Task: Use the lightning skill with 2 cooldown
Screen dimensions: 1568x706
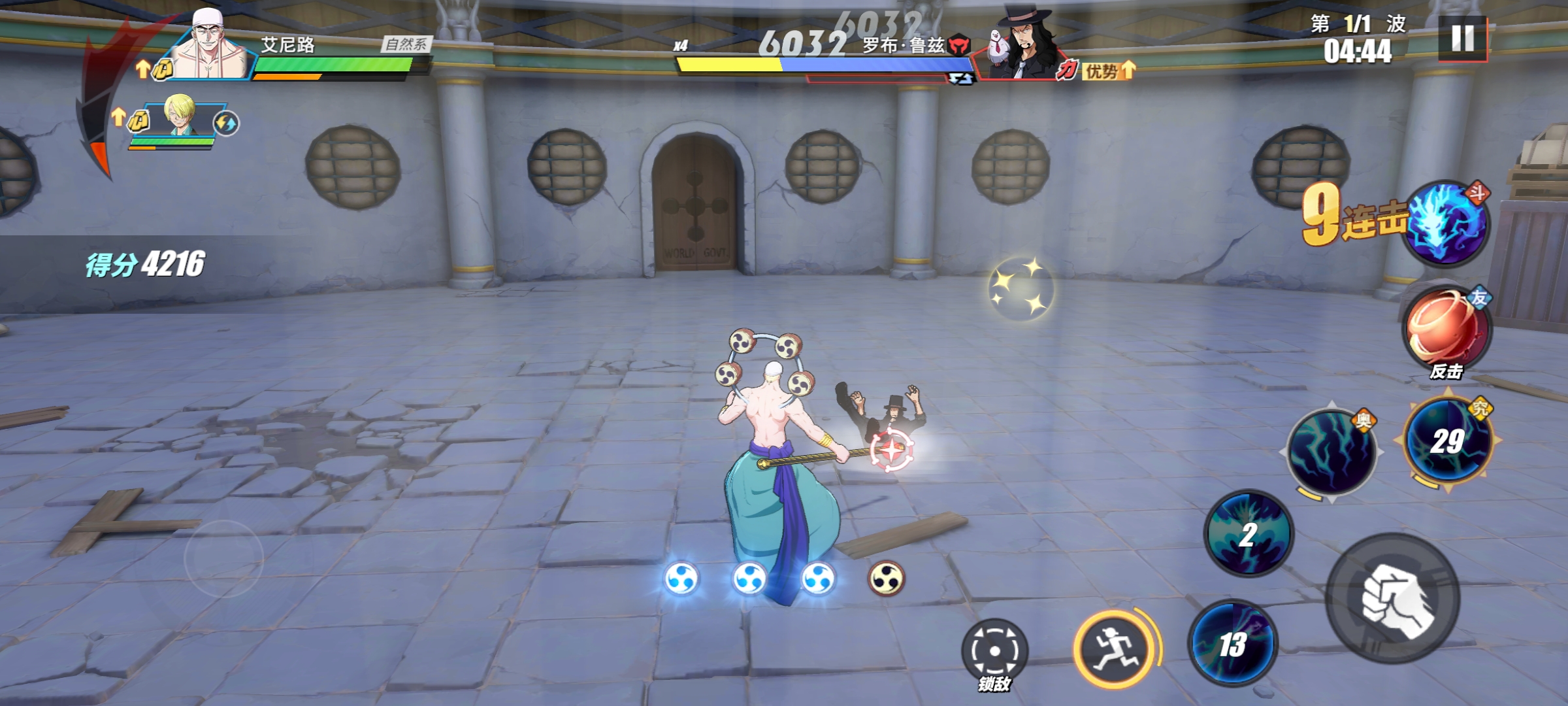Action: (x=1249, y=533)
